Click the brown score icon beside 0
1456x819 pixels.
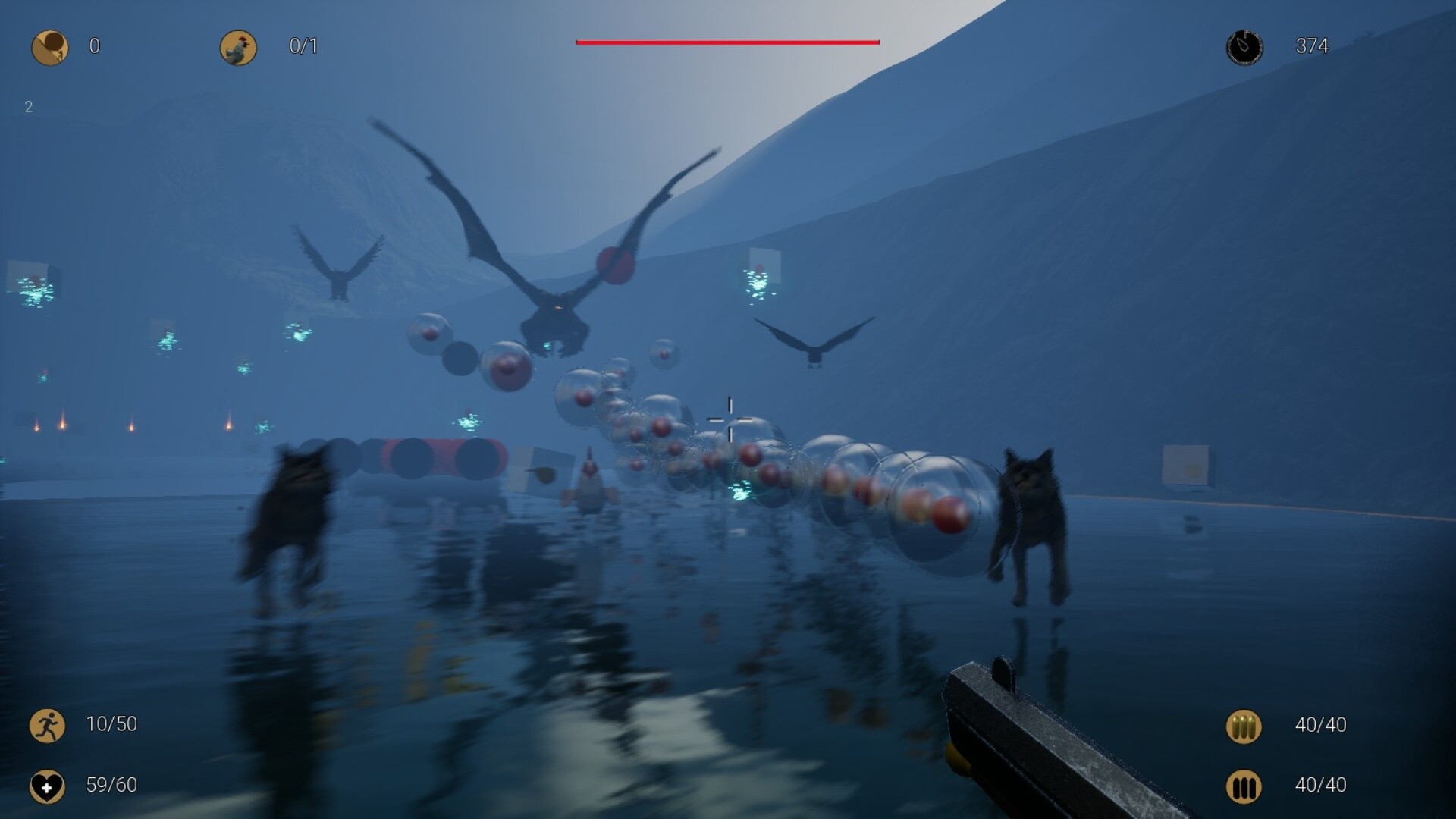click(x=50, y=47)
